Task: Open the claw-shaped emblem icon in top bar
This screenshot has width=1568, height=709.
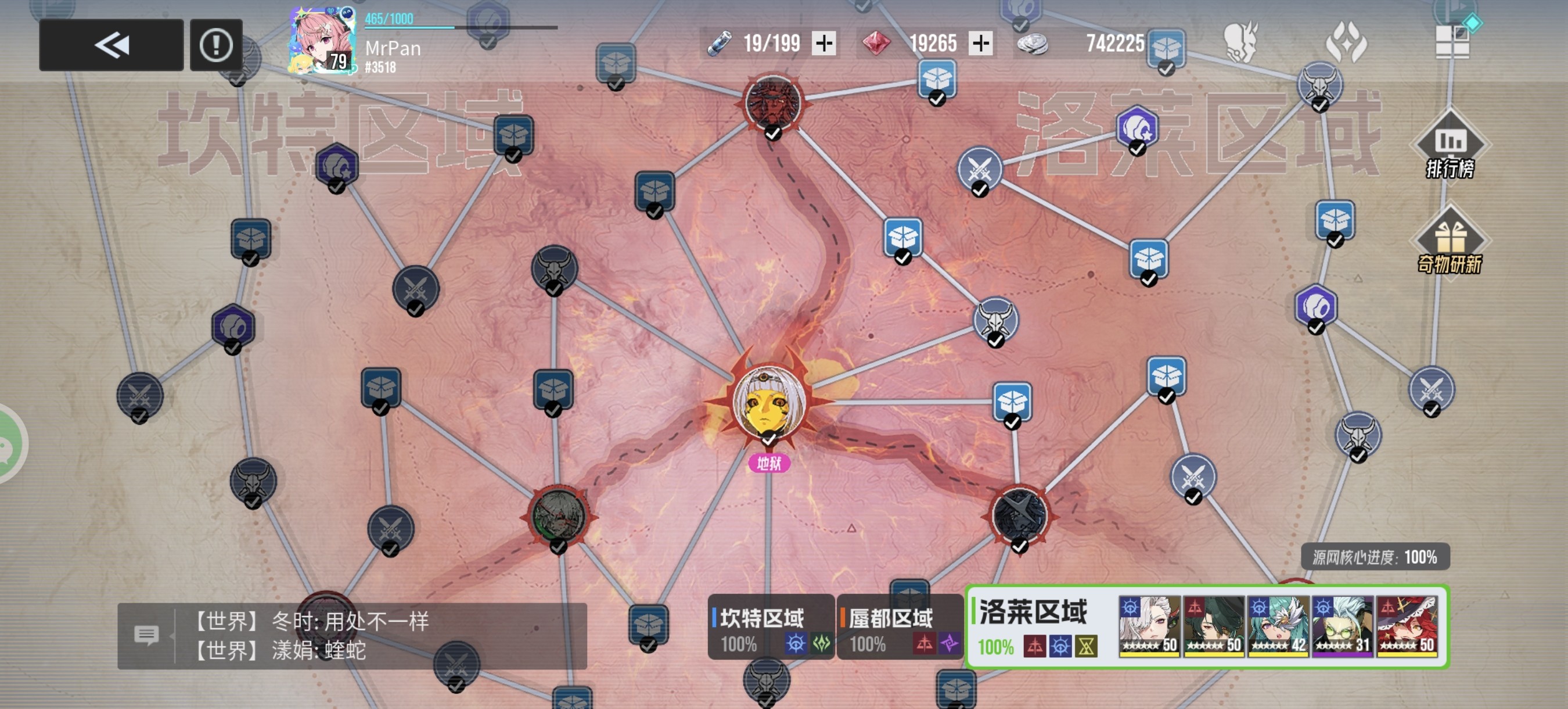Action: pos(1346,42)
